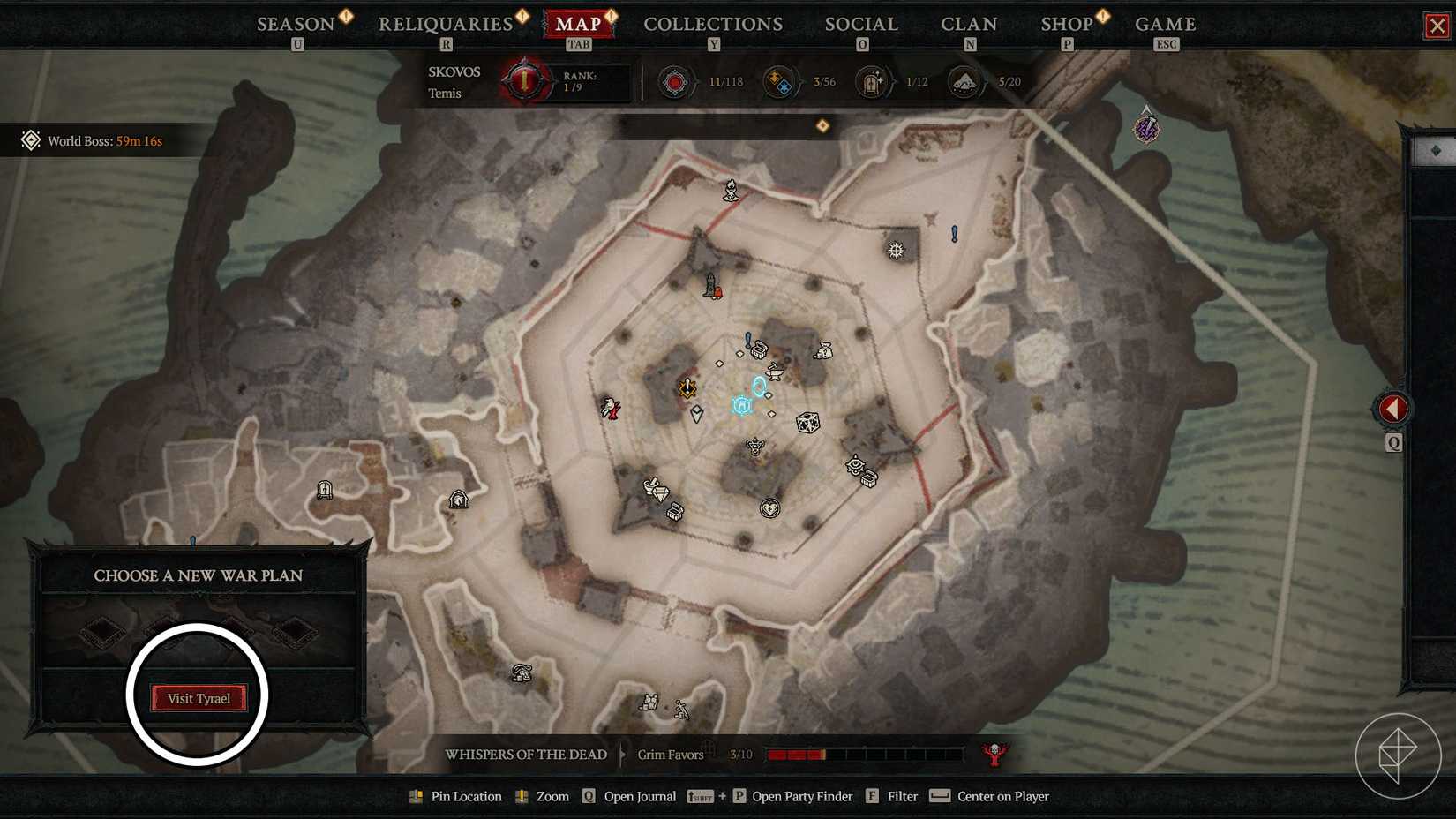Screen dimensions: 1456x819
Task: Expand the map legend panel with the Q arrow
Action: tap(1392, 408)
